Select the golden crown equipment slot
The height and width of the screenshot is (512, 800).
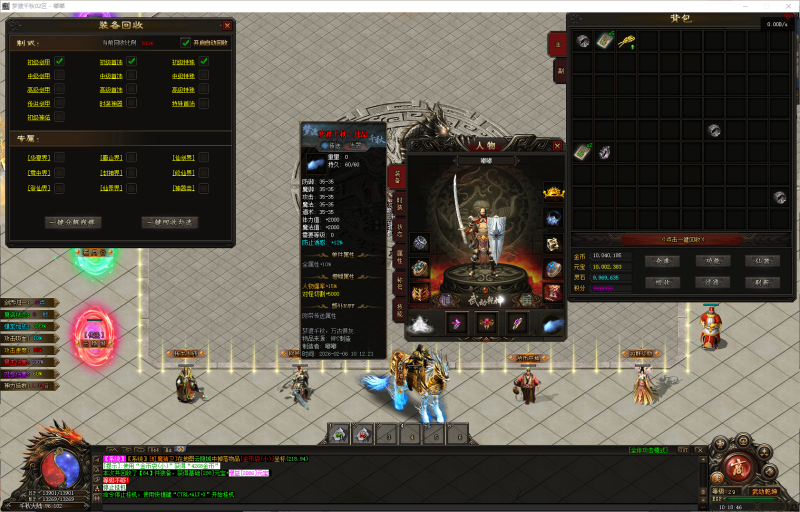tap(553, 192)
